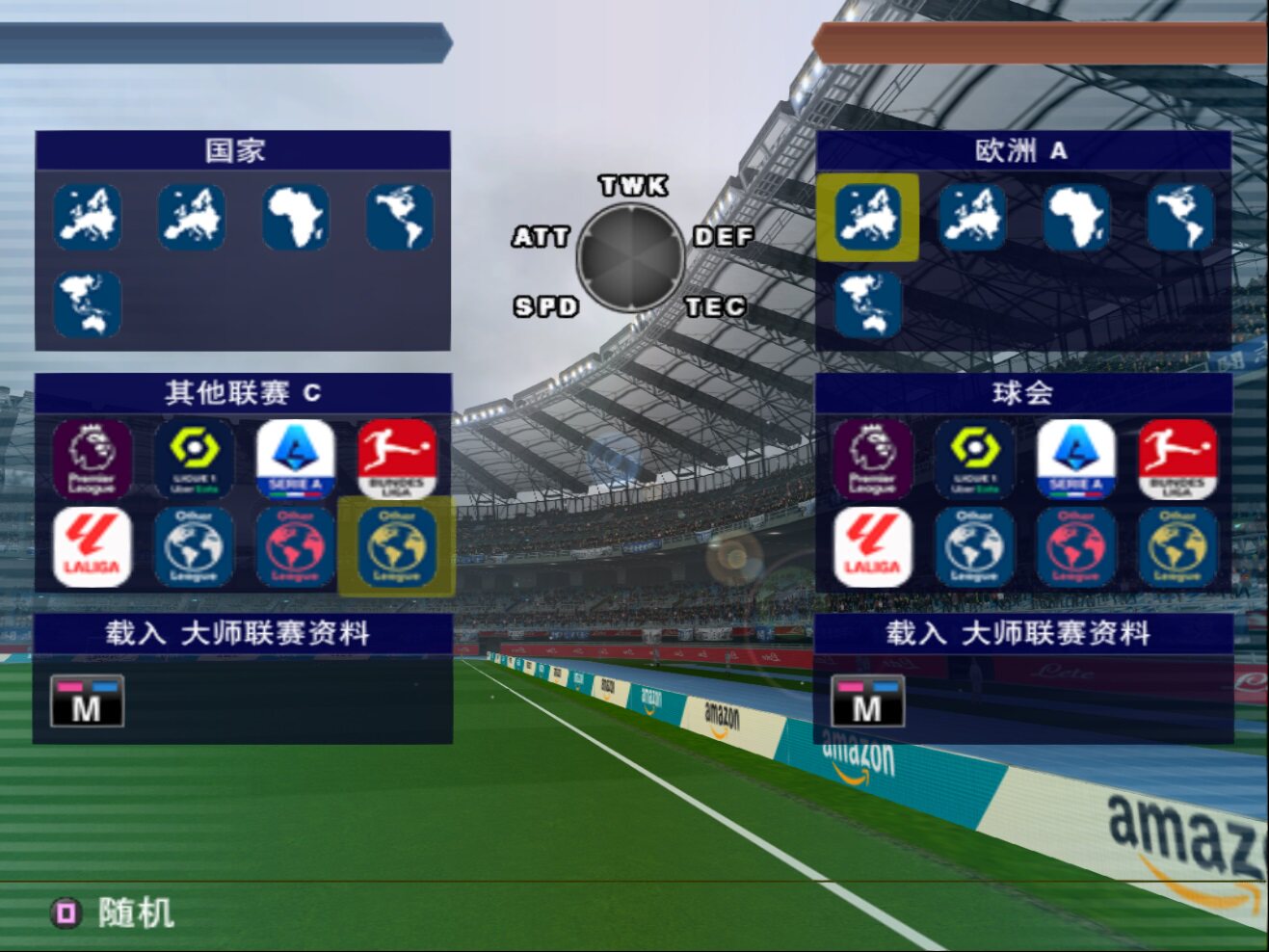1269x952 pixels.
Task: Select Premier League for the away team
Action: (871, 459)
